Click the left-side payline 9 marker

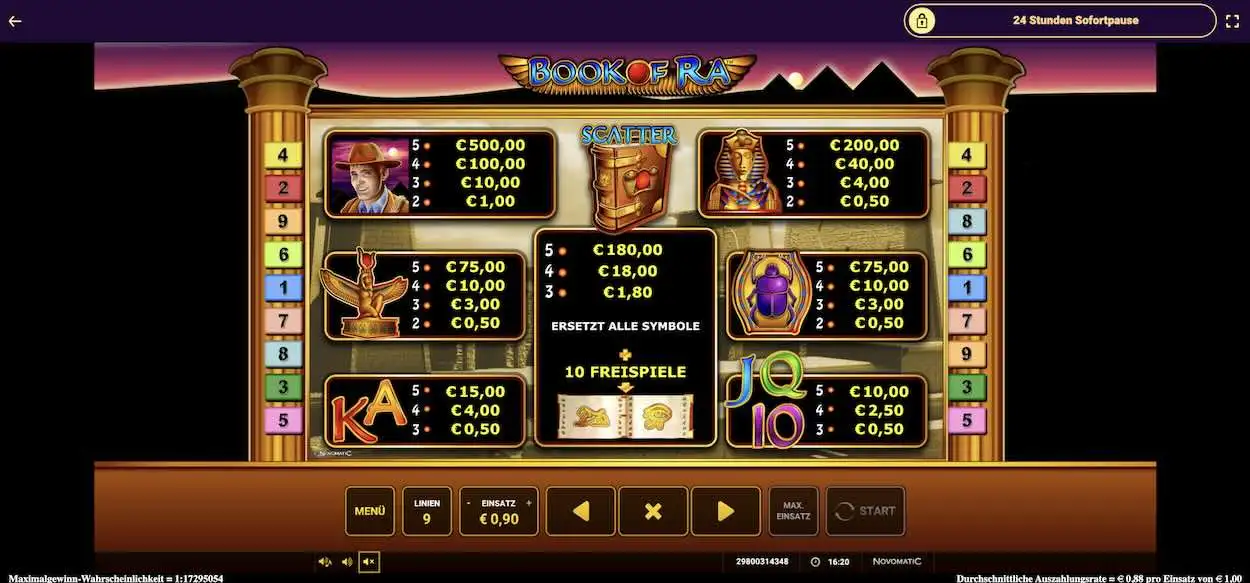point(283,222)
